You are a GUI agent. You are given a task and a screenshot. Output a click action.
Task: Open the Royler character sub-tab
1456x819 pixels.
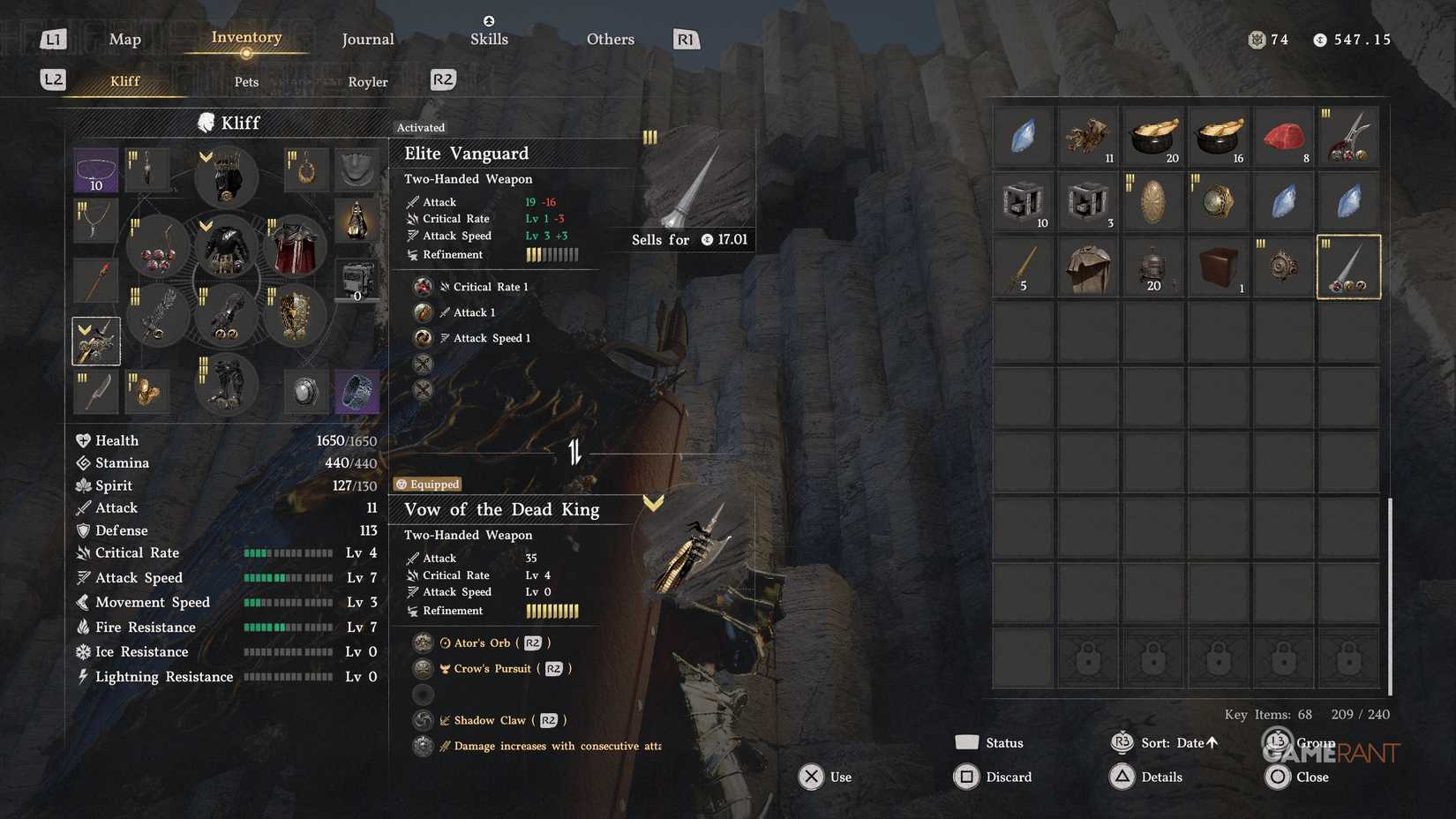pos(367,81)
